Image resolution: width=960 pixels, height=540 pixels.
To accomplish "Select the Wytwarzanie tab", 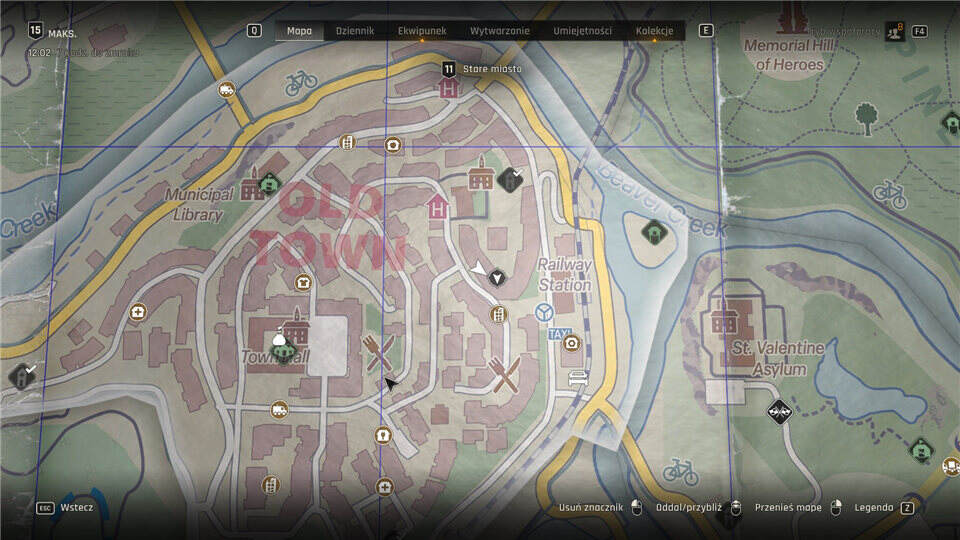I will 500,31.
